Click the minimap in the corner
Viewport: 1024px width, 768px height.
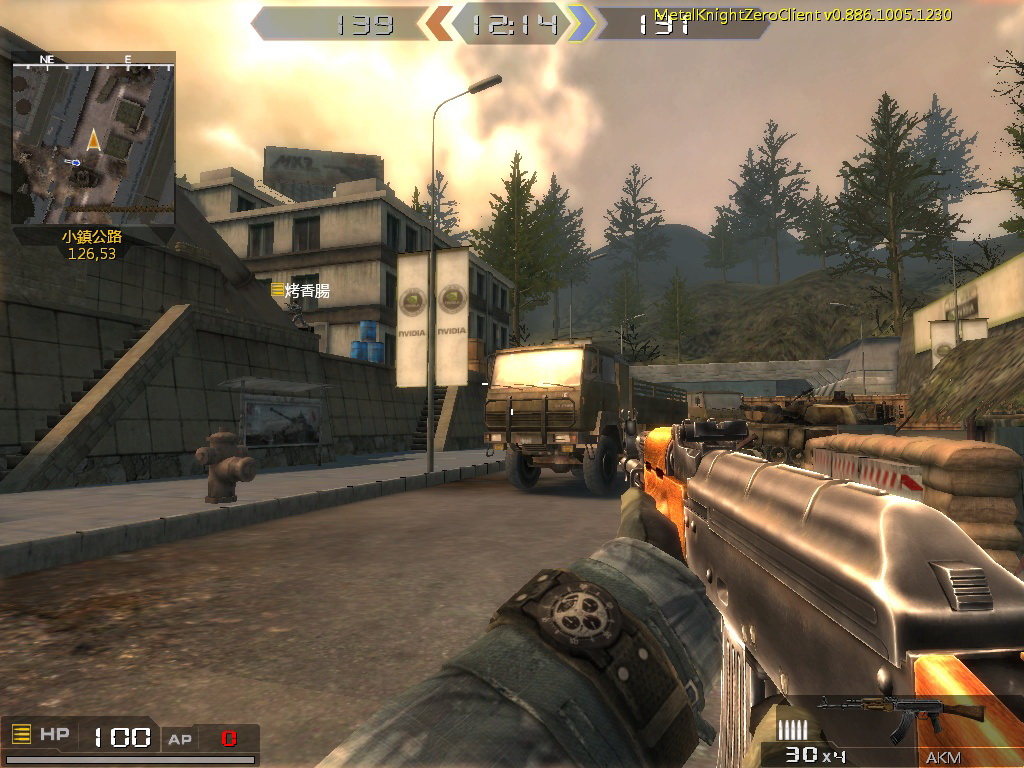[x=93, y=138]
